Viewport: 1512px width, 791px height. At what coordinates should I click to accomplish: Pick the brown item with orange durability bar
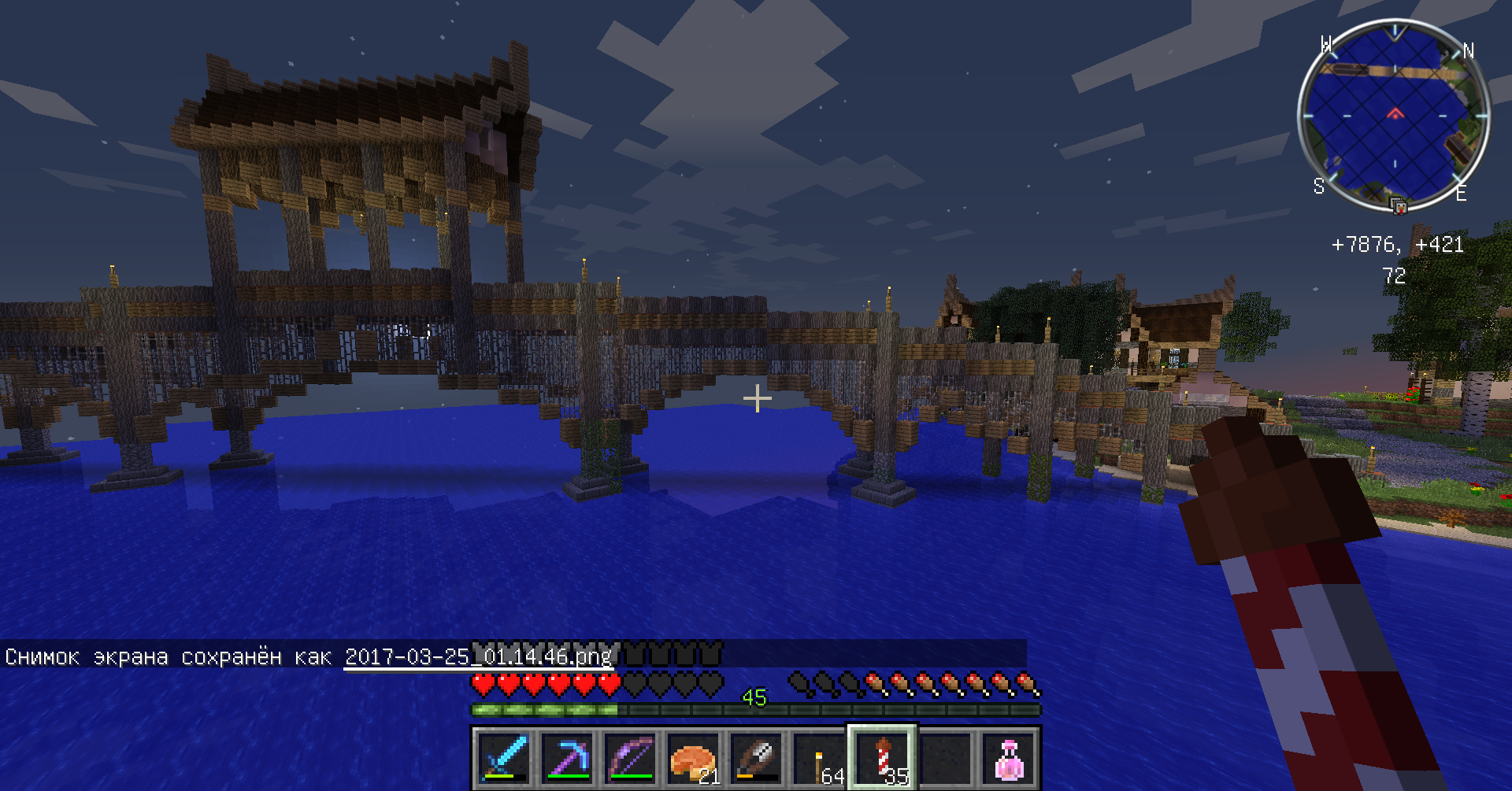[x=756, y=757]
